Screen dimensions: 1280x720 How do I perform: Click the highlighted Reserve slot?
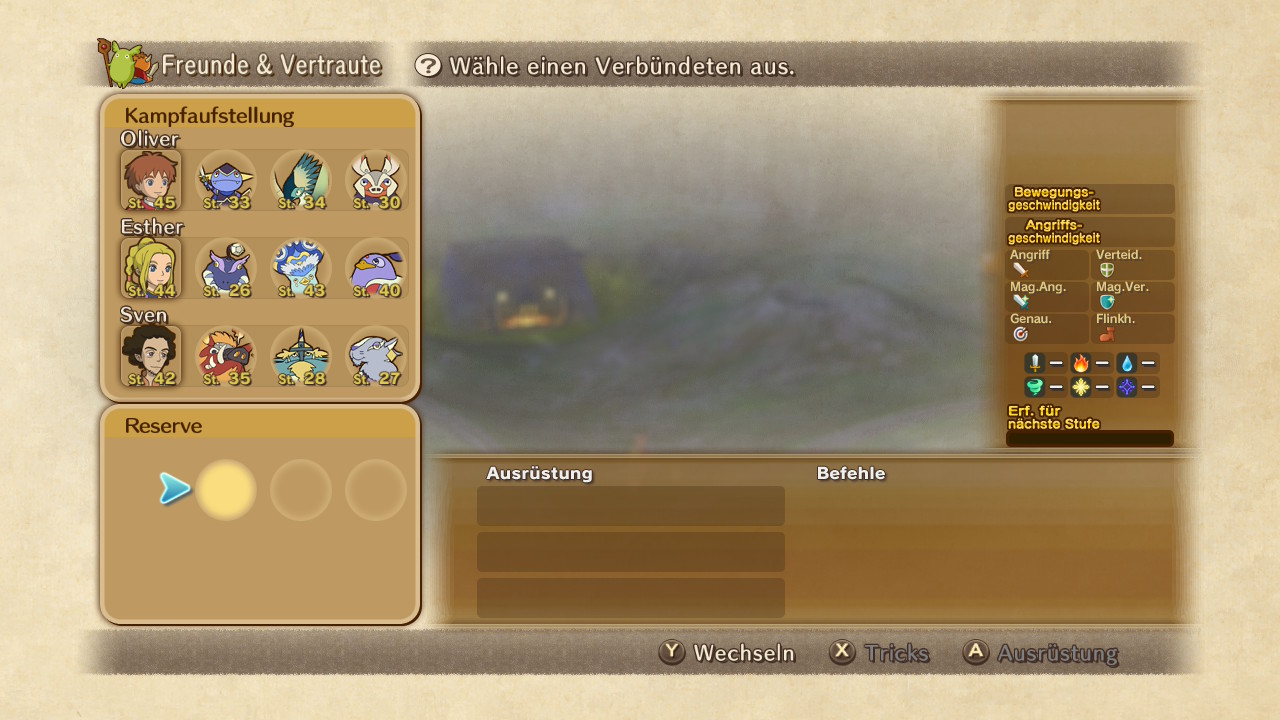click(x=226, y=490)
